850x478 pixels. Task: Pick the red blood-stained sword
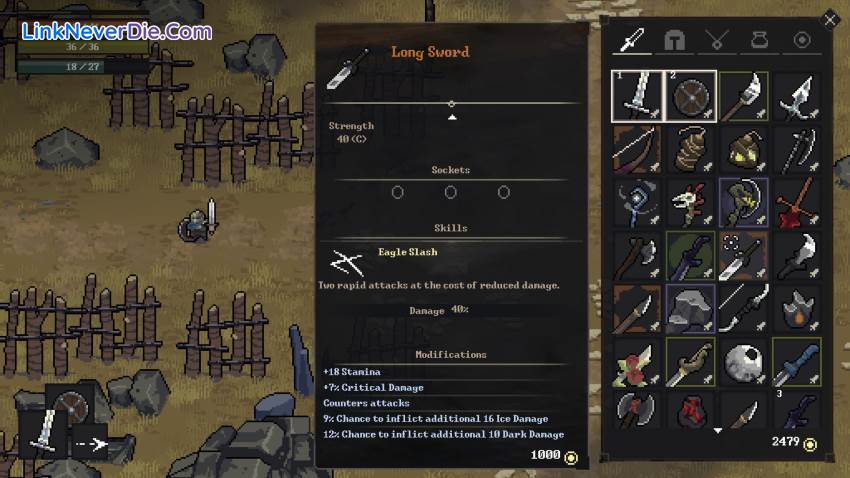point(796,202)
